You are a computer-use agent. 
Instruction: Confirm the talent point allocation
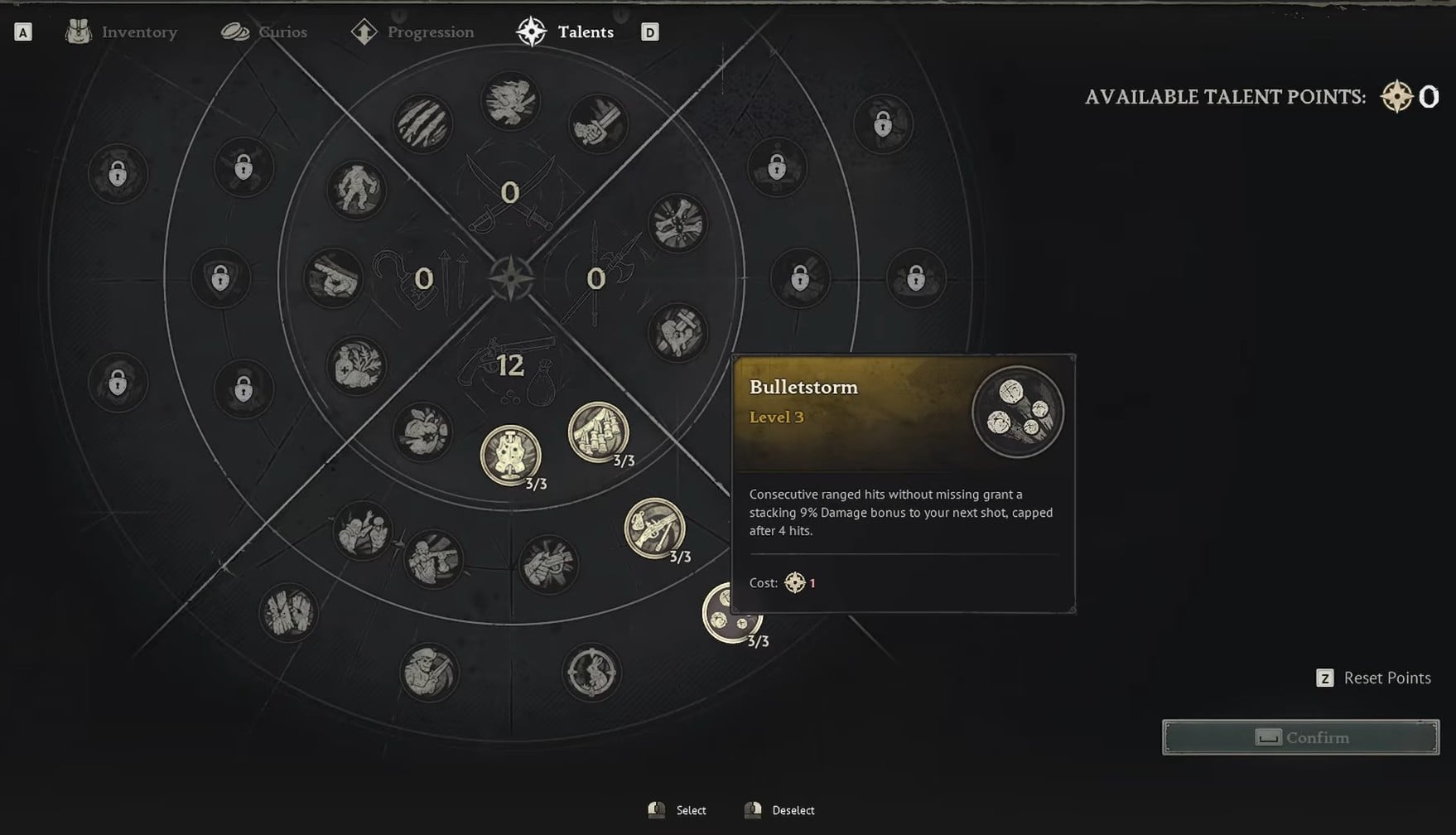(1300, 737)
